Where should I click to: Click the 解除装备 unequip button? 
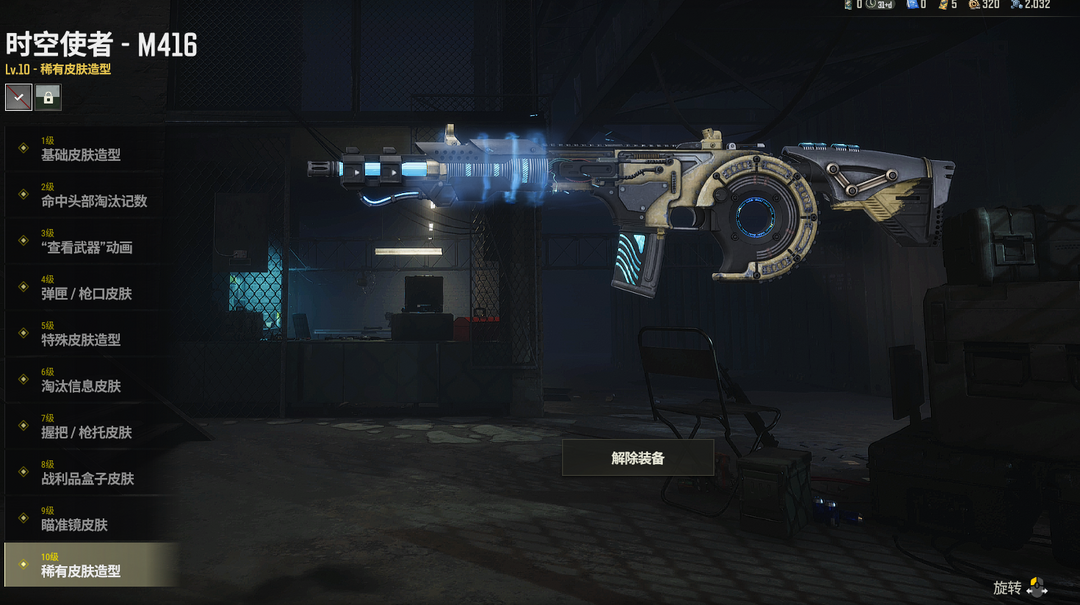click(x=638, y=458)
